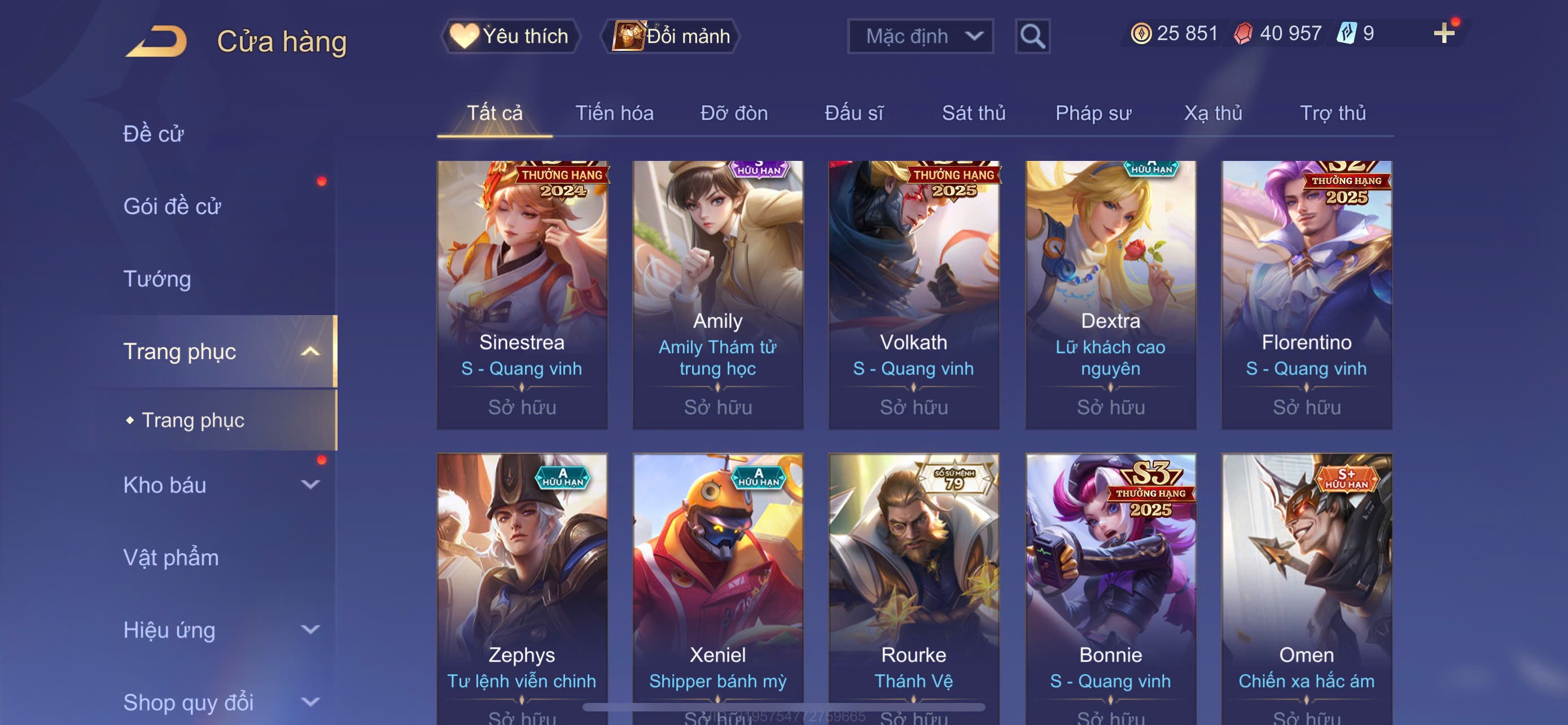Show the Pháp sư skins tab
Screen dimensions: 1568x725
tap(1093, 113)
